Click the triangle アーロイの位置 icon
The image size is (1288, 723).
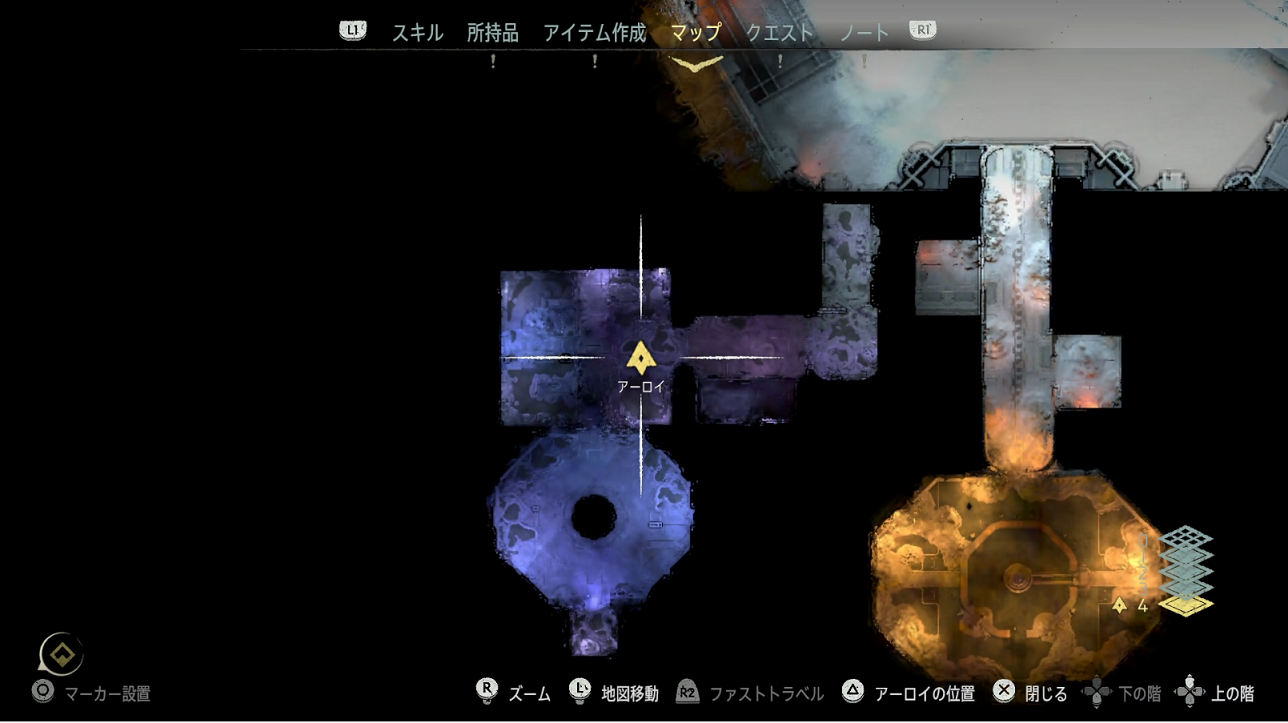[852, 691]
